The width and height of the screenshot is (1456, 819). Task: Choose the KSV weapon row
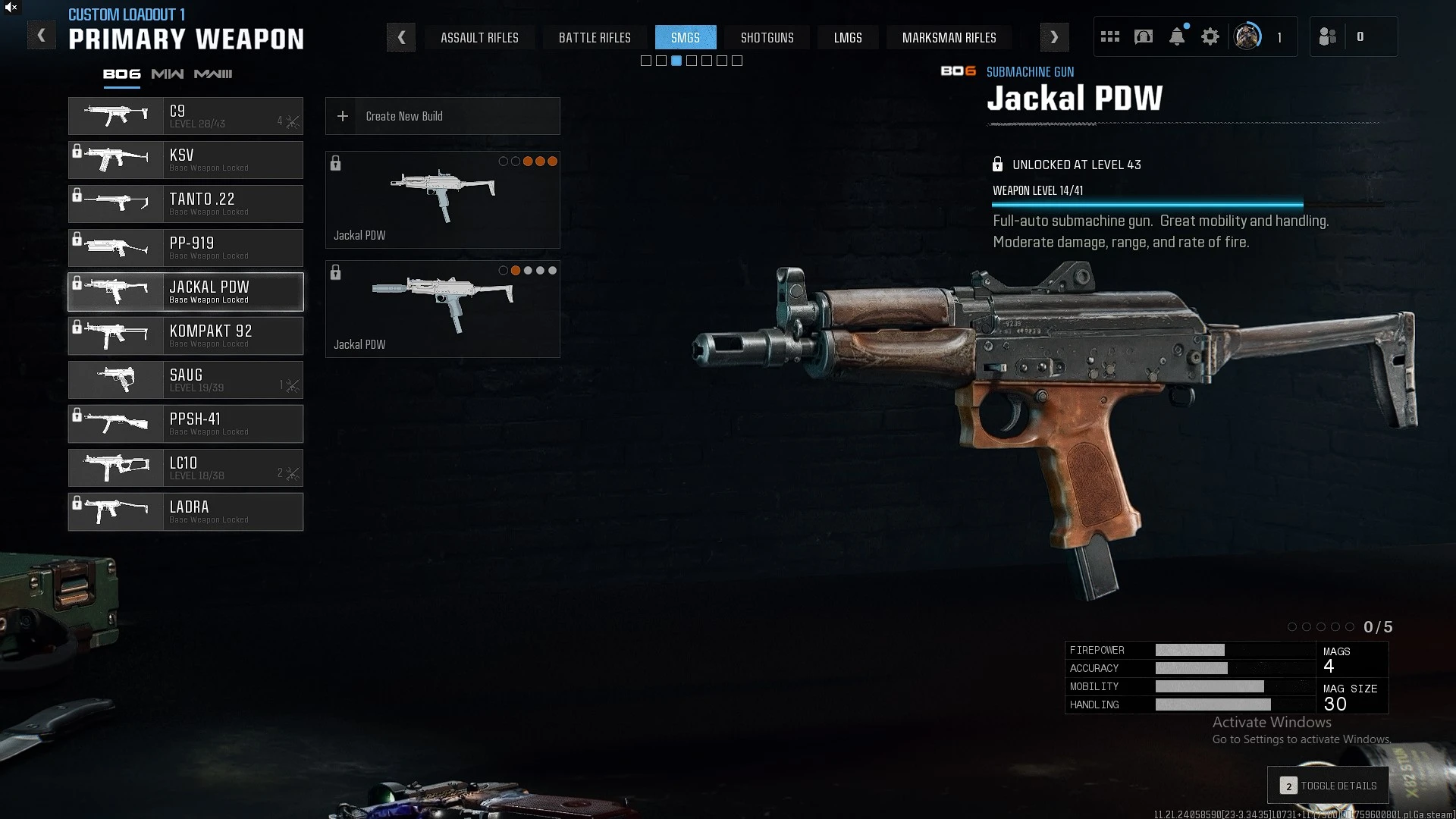[x=186, y=160]
